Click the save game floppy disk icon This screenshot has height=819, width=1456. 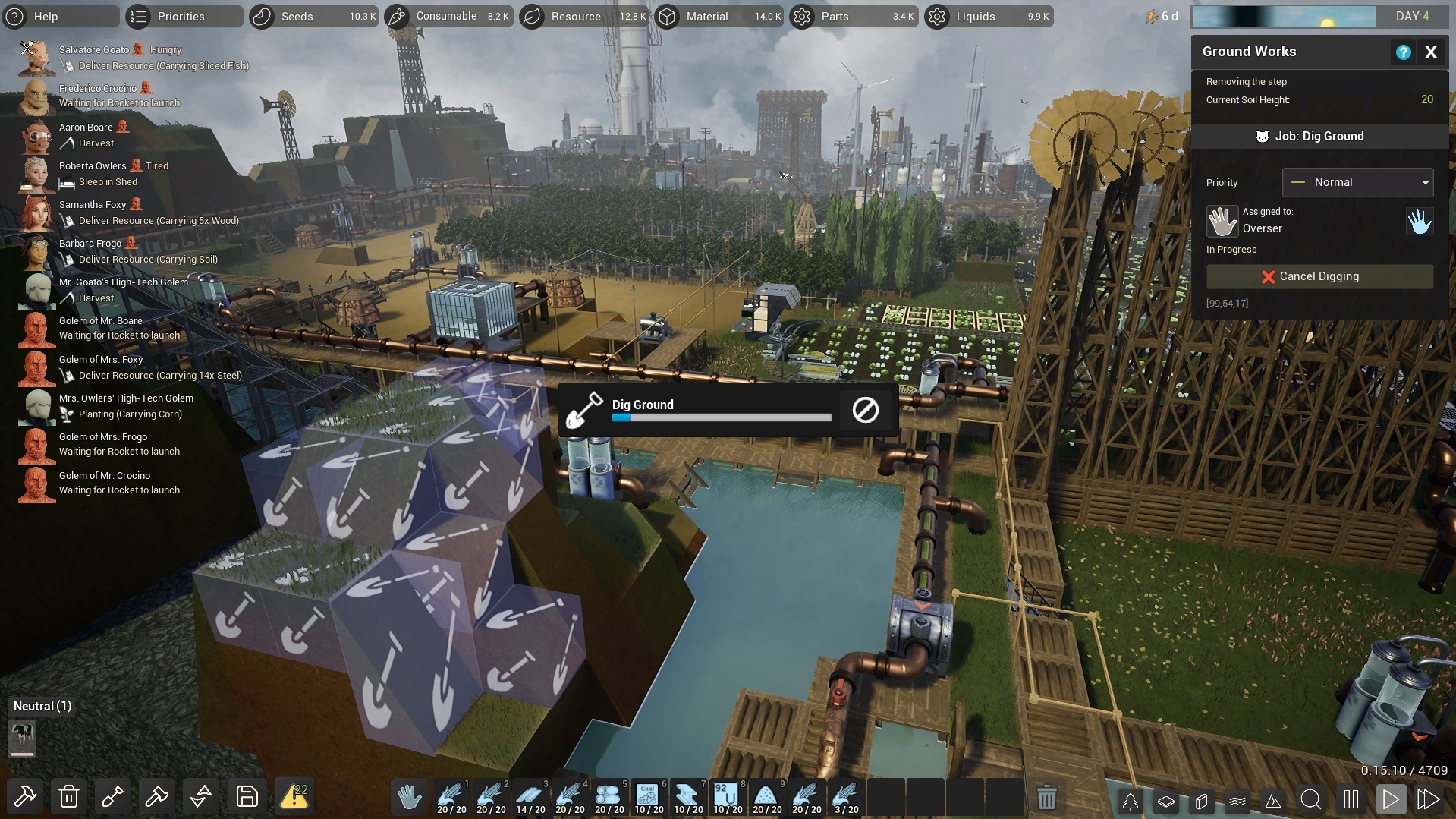click(247, 797)
